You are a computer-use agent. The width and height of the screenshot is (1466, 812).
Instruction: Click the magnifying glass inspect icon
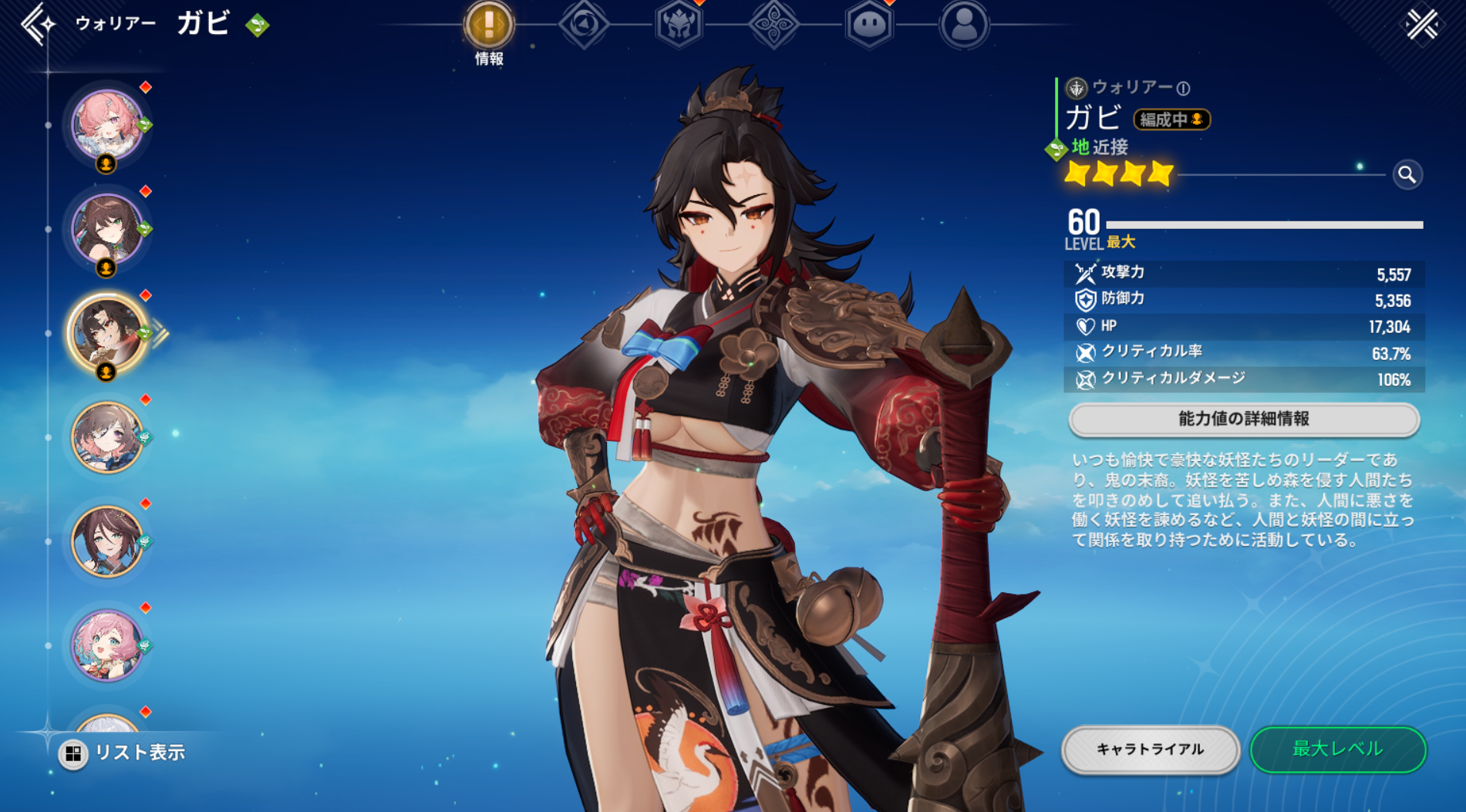[1407, 175]
